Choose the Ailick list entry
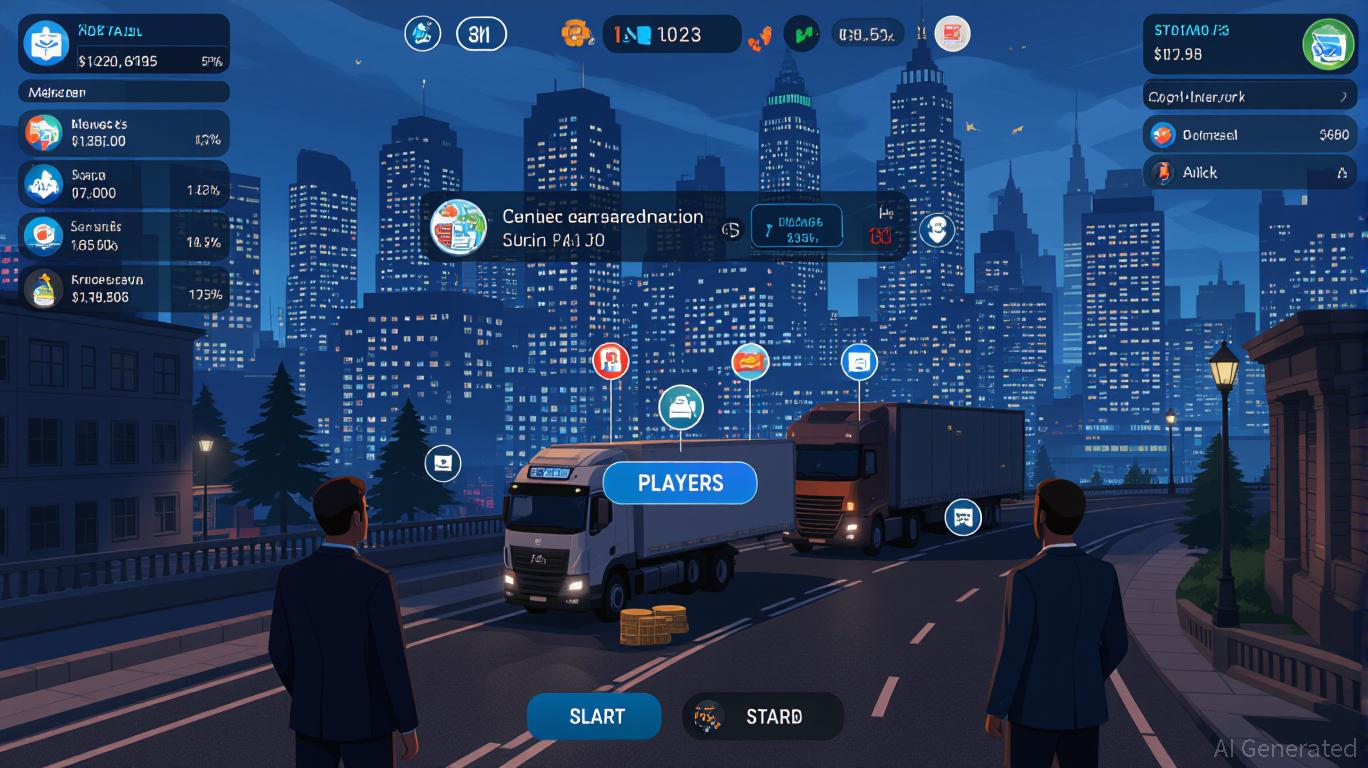The height and width of the screenshot is (768, 1368). pyautogui.click(x=1250, y=172)
